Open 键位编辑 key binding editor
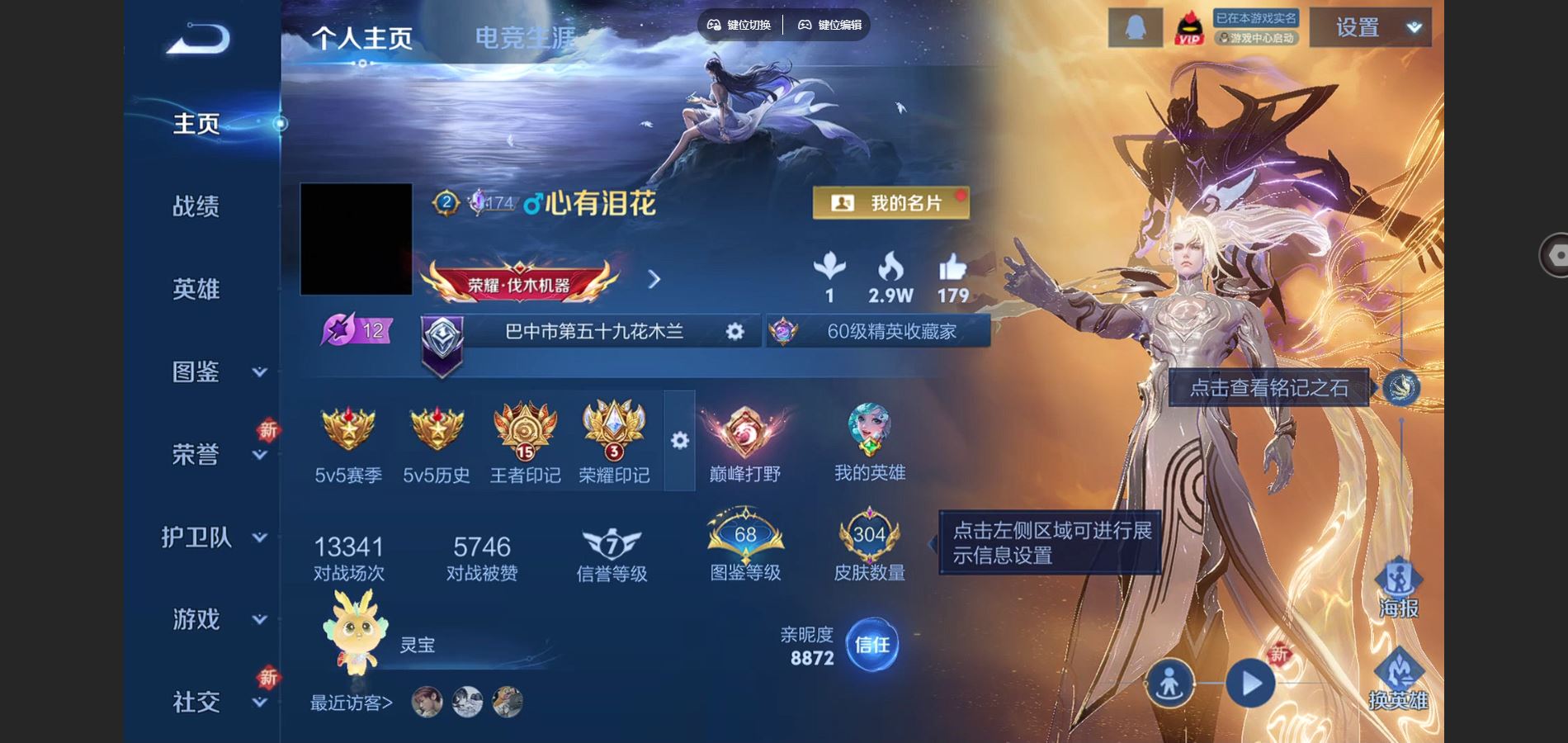Image resolution: width=1568 pixels, height=743 pixels. [829, 25]
